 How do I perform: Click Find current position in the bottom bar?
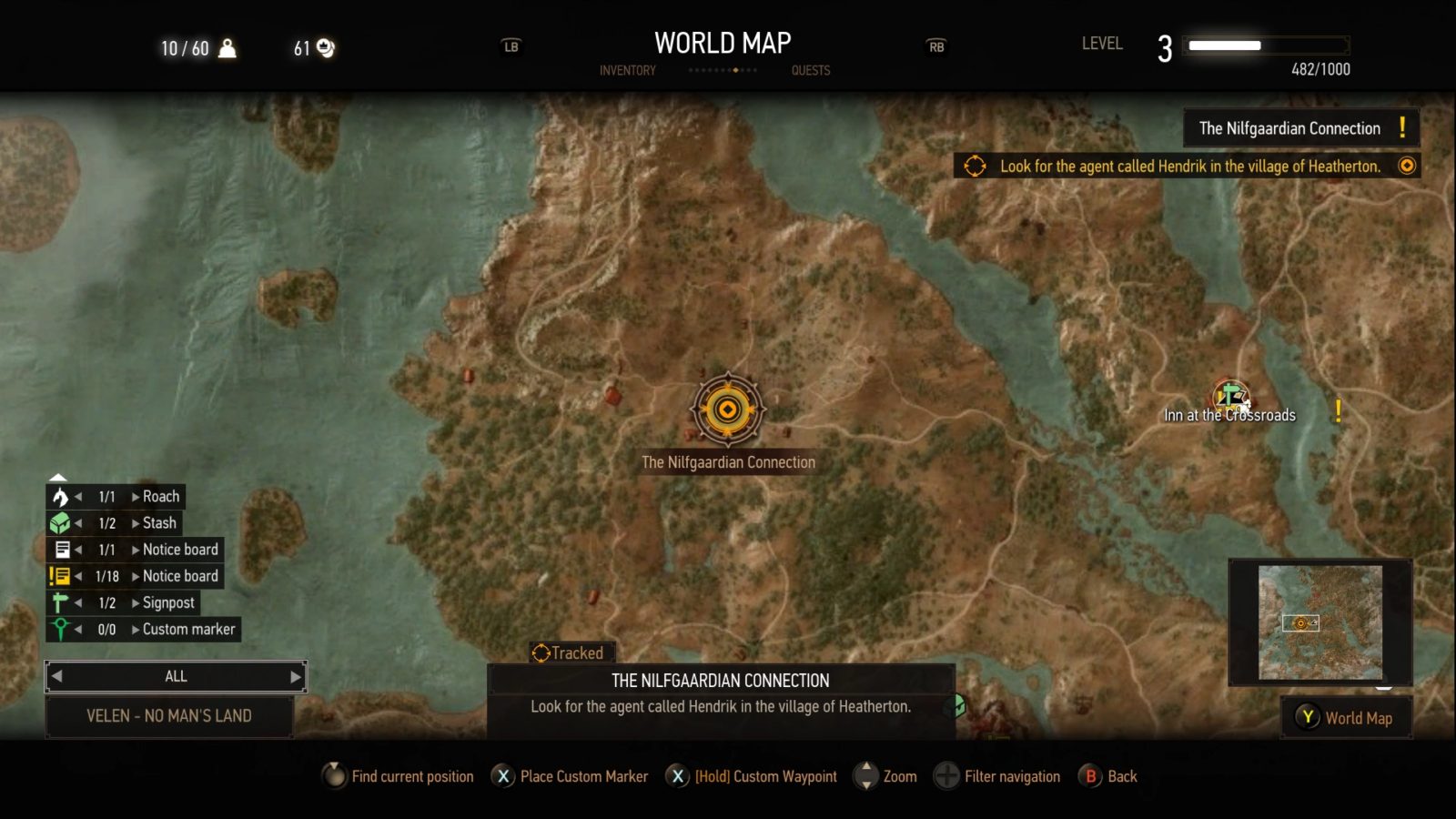[333, 776]
